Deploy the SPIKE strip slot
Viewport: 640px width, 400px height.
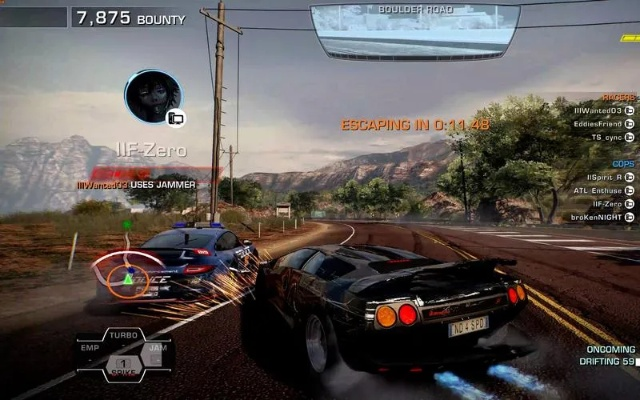coord(123,365)
